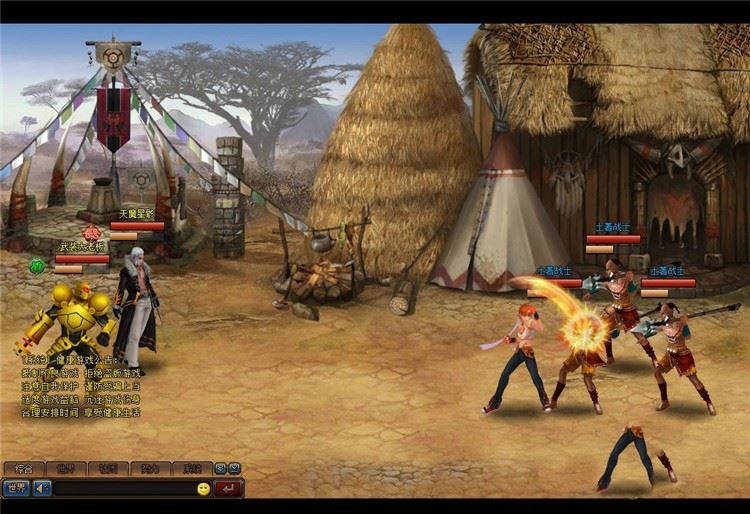Screen dimensions: 750x514
Task: Open the yellow smiley emoji picker
Action: pyautogui.click(x=203, y=489)
